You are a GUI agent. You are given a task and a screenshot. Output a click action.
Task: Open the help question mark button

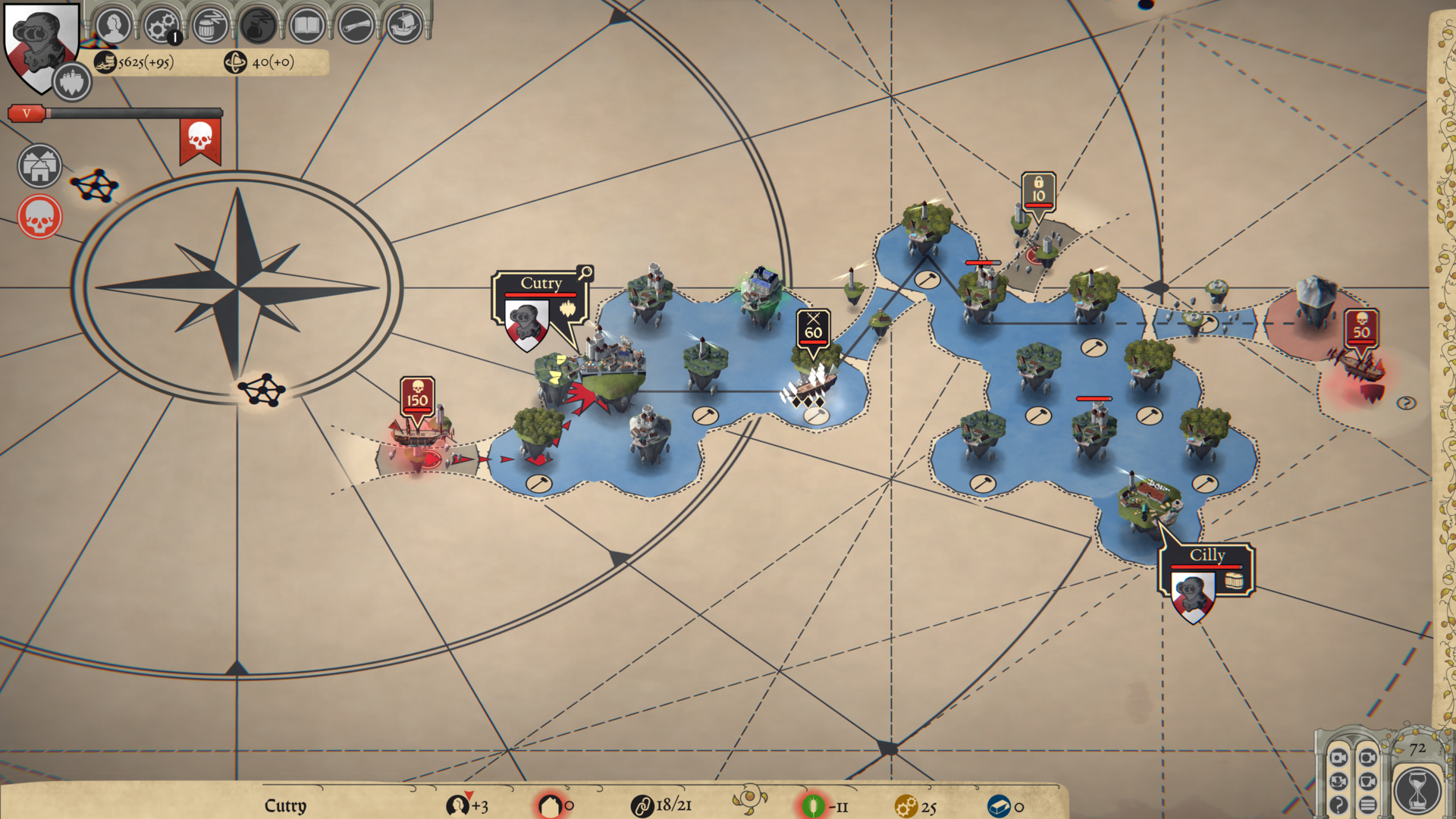1338,805
